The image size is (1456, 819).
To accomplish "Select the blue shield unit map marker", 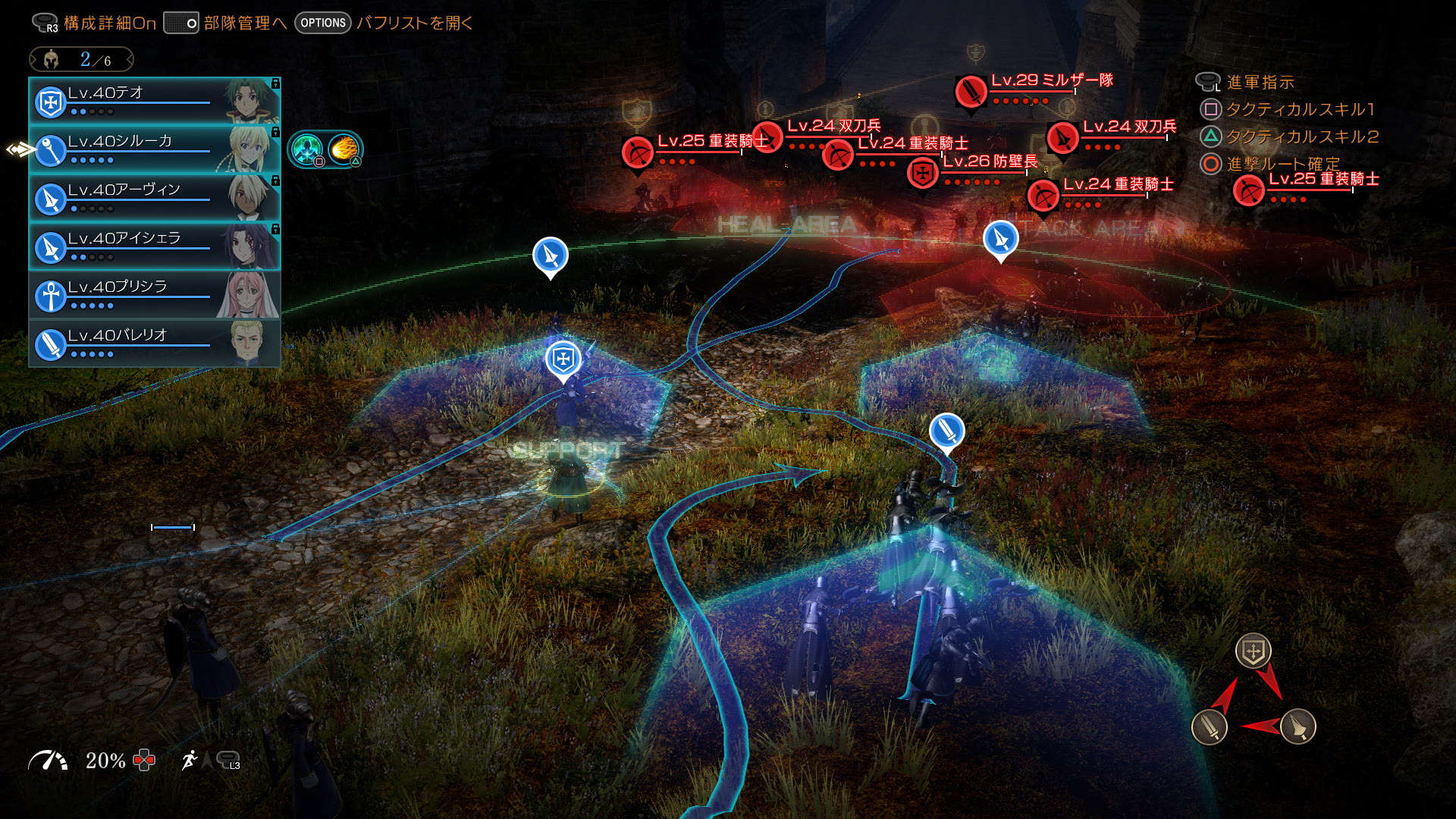I will (x=563, y=359).
